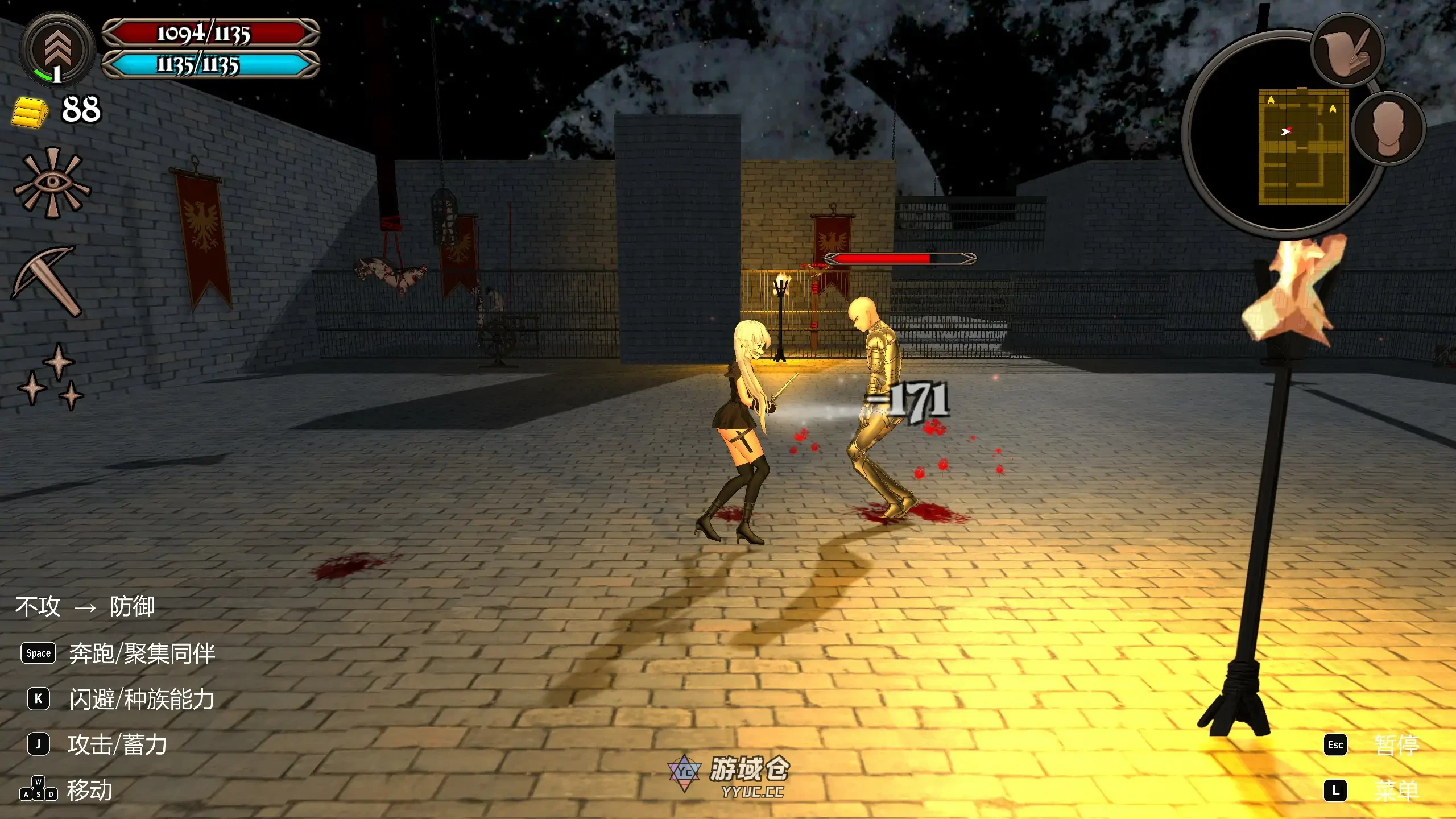
Task: Activate the radiant eye ability icon
Action: coord(52,183)
